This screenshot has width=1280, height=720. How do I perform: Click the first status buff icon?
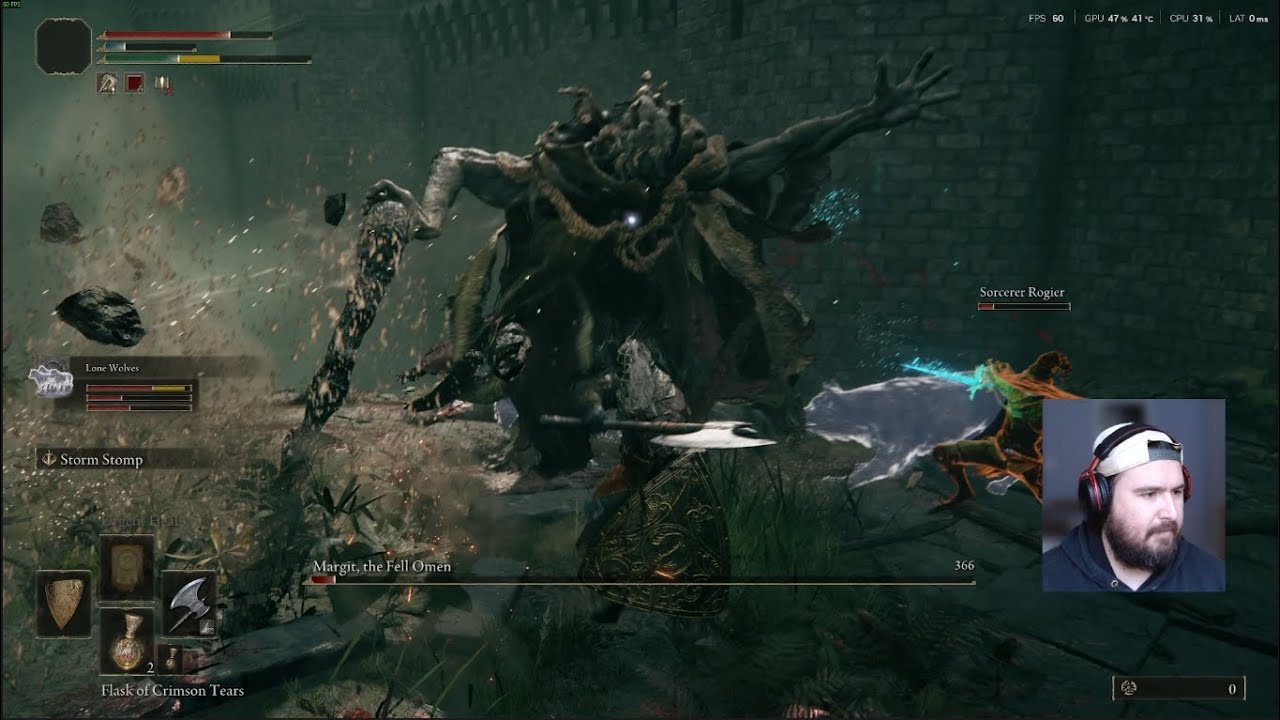(107, 84)
